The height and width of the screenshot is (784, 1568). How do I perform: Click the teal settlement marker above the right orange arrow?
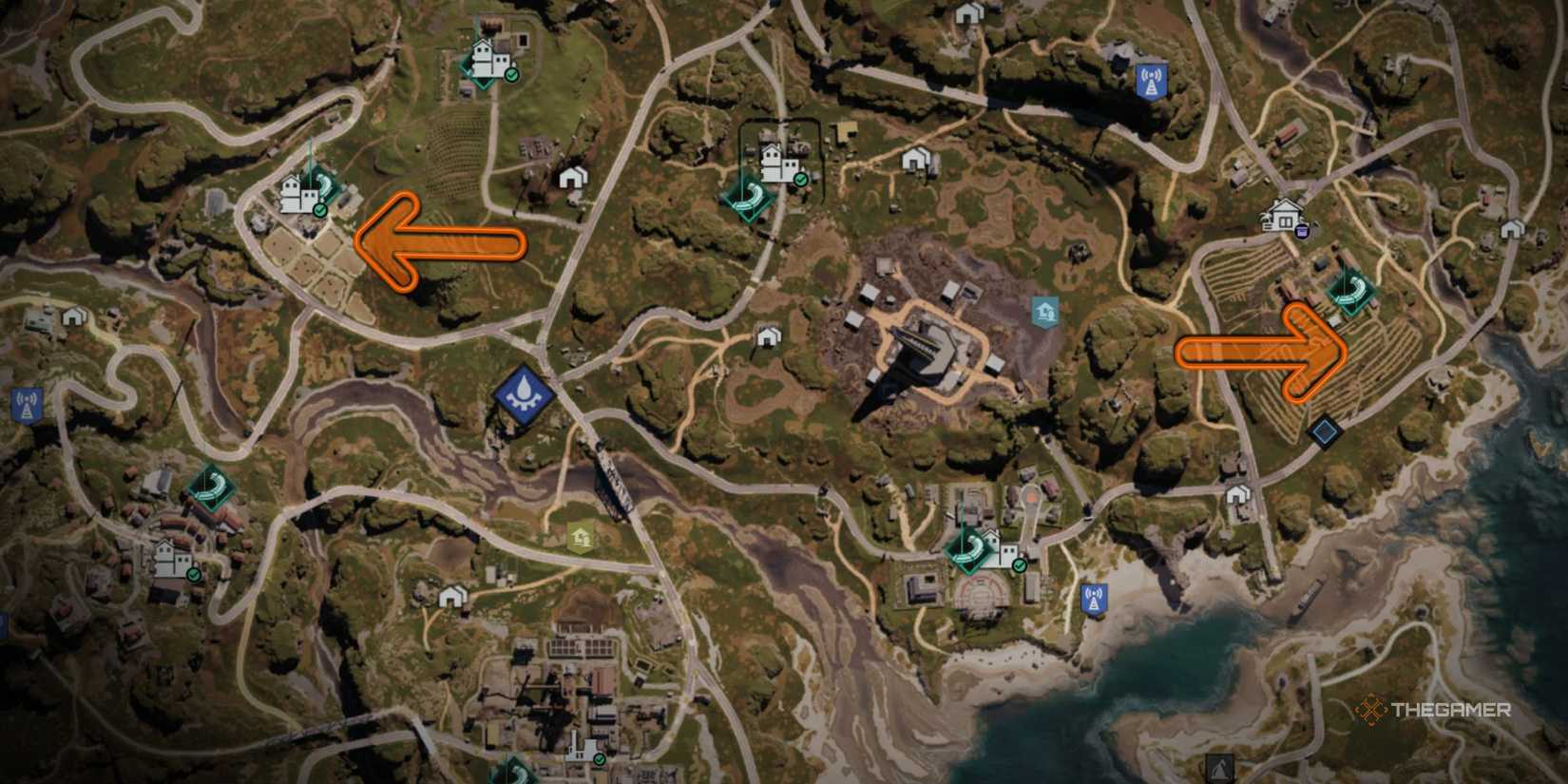click(x=1352, y=291)
